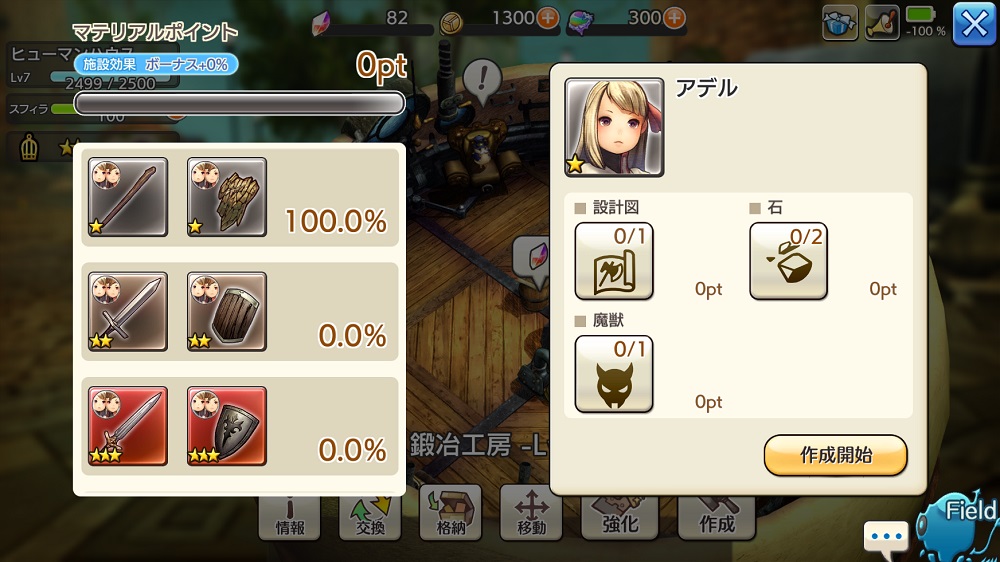
Task: Tap the アデル character portrait
Action: coord(614,127)
